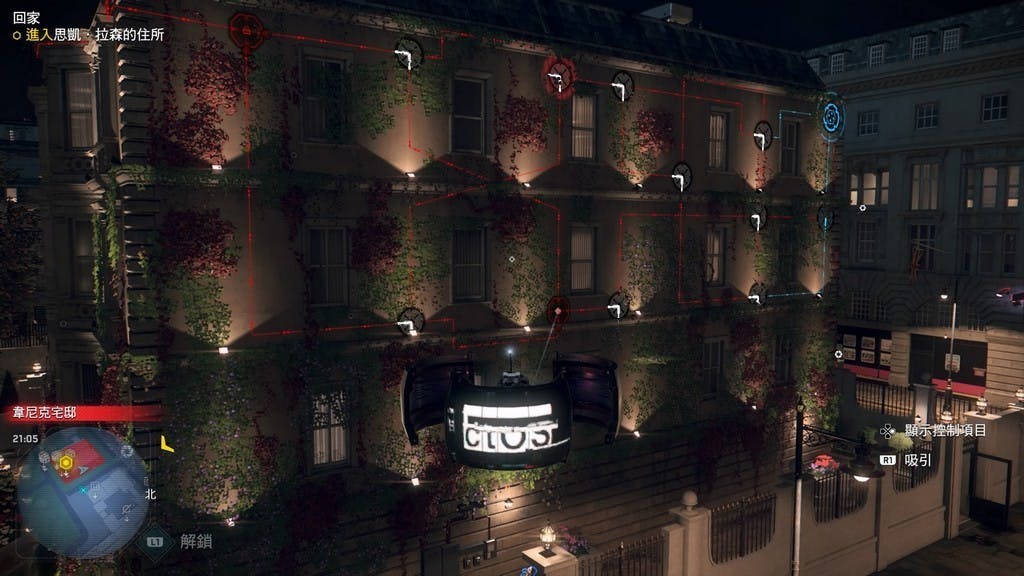The image size is (1024, 576).
Task: Choose the 吸引 action label
Action: point(917,460)
